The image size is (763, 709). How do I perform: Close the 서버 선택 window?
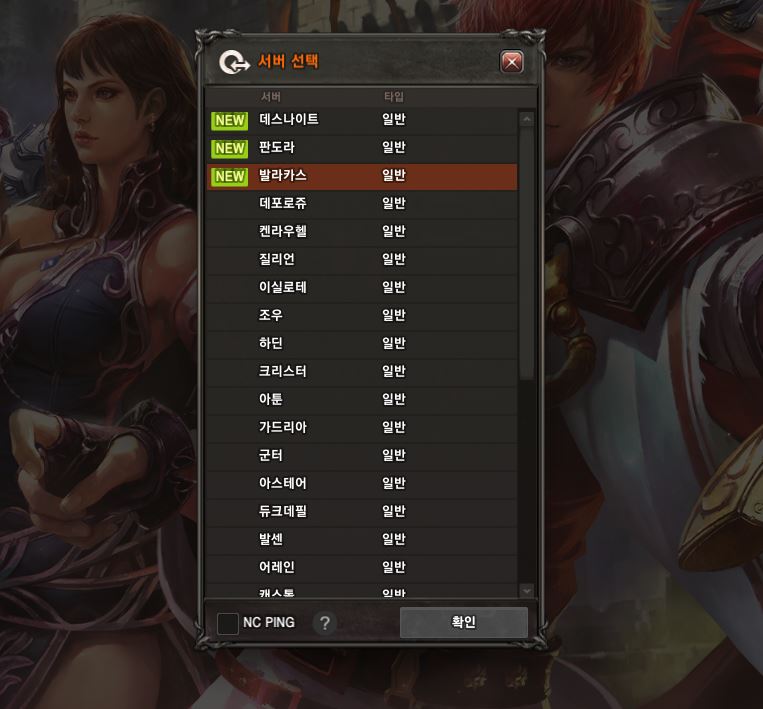[x=511, y=62]
